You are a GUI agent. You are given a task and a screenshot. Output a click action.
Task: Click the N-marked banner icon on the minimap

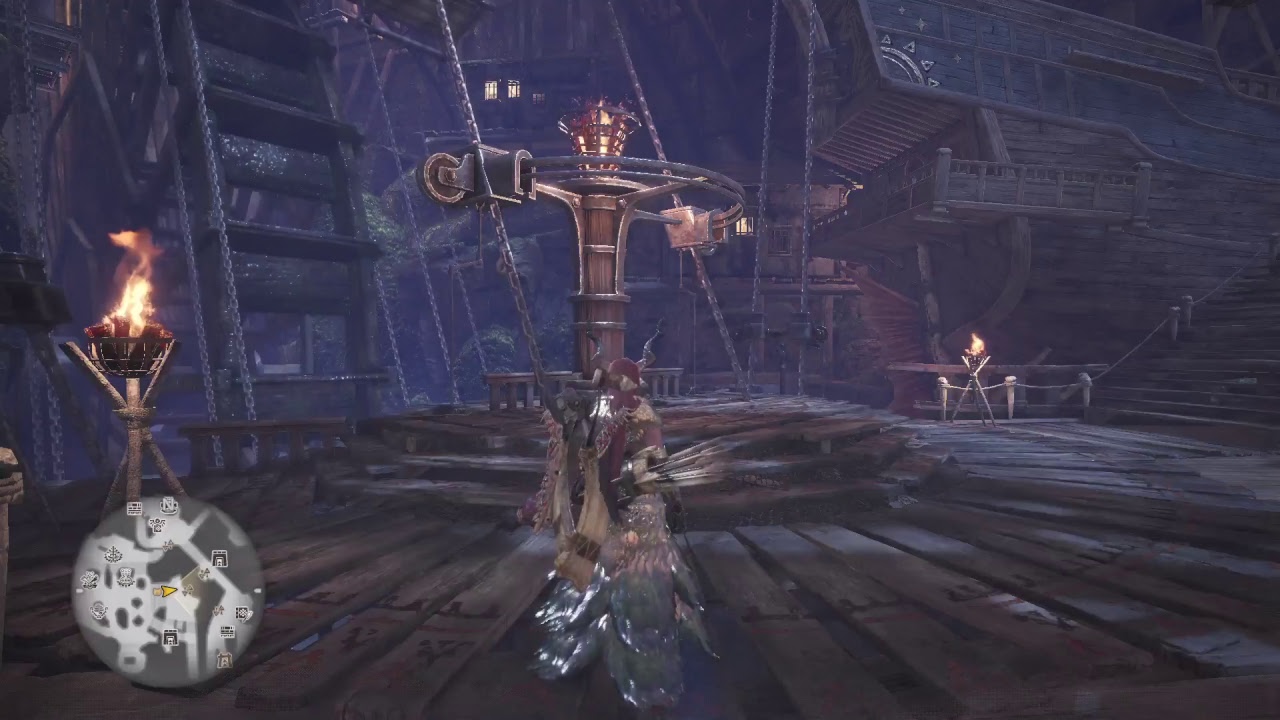click(x=169, y=506)
